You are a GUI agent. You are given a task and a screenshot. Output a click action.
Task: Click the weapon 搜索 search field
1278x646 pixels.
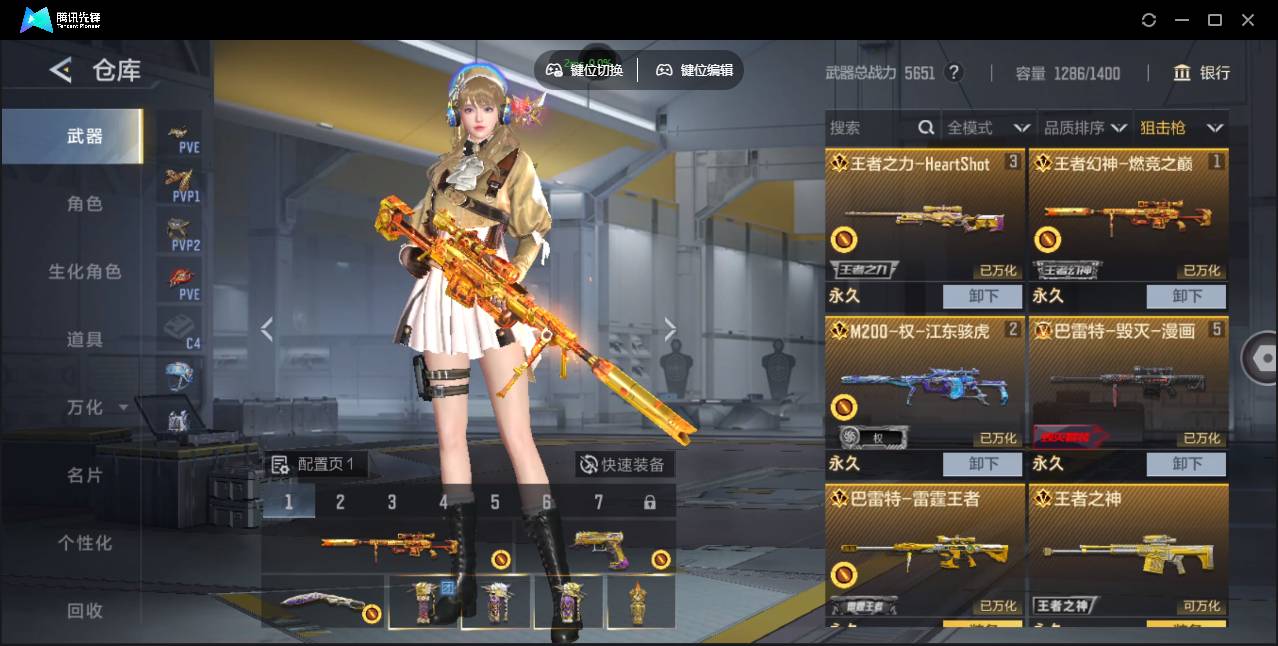point(870,128)
